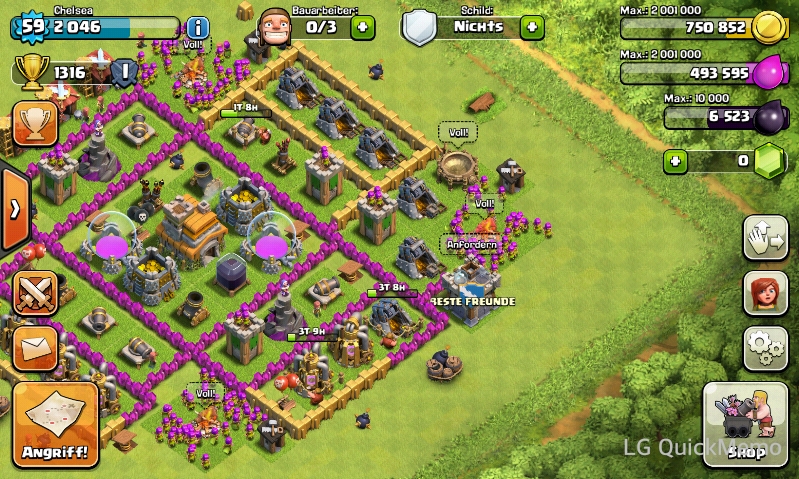Screen dimensions: 799x479
Task: Open the red-haired character portrait button
Action: pyautogui.click(x=765, y=293)
